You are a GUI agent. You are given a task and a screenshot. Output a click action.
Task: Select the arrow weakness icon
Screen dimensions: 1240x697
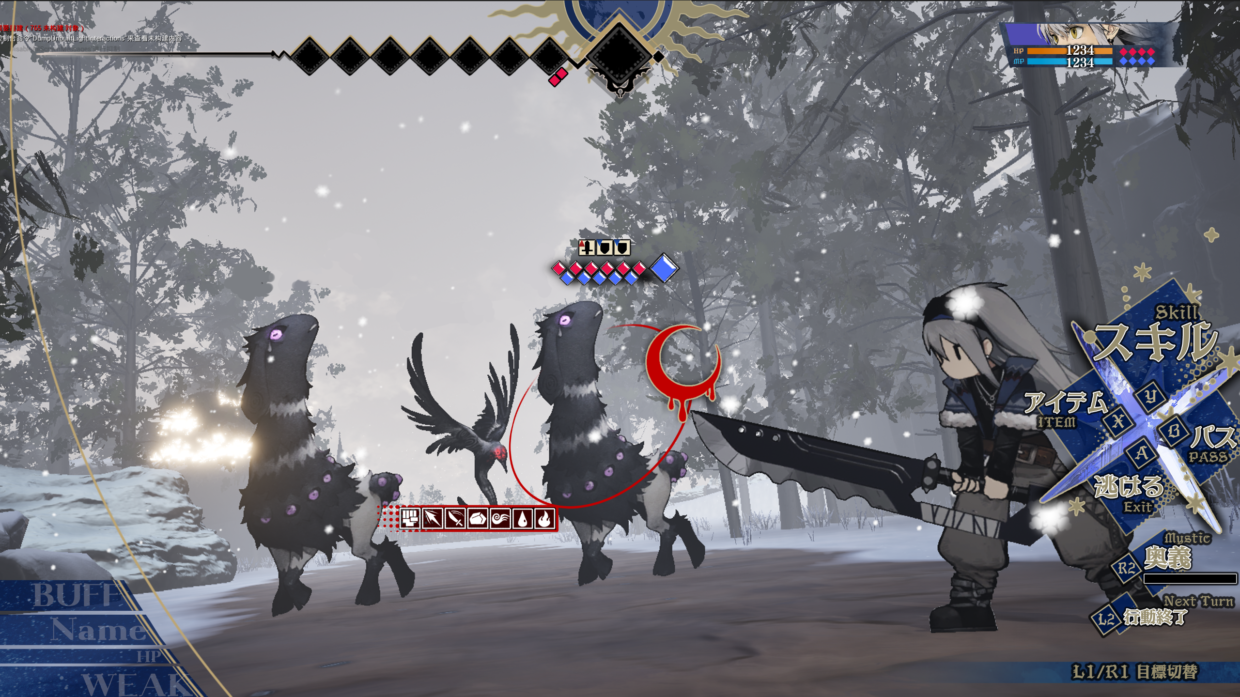click(432, 518)
